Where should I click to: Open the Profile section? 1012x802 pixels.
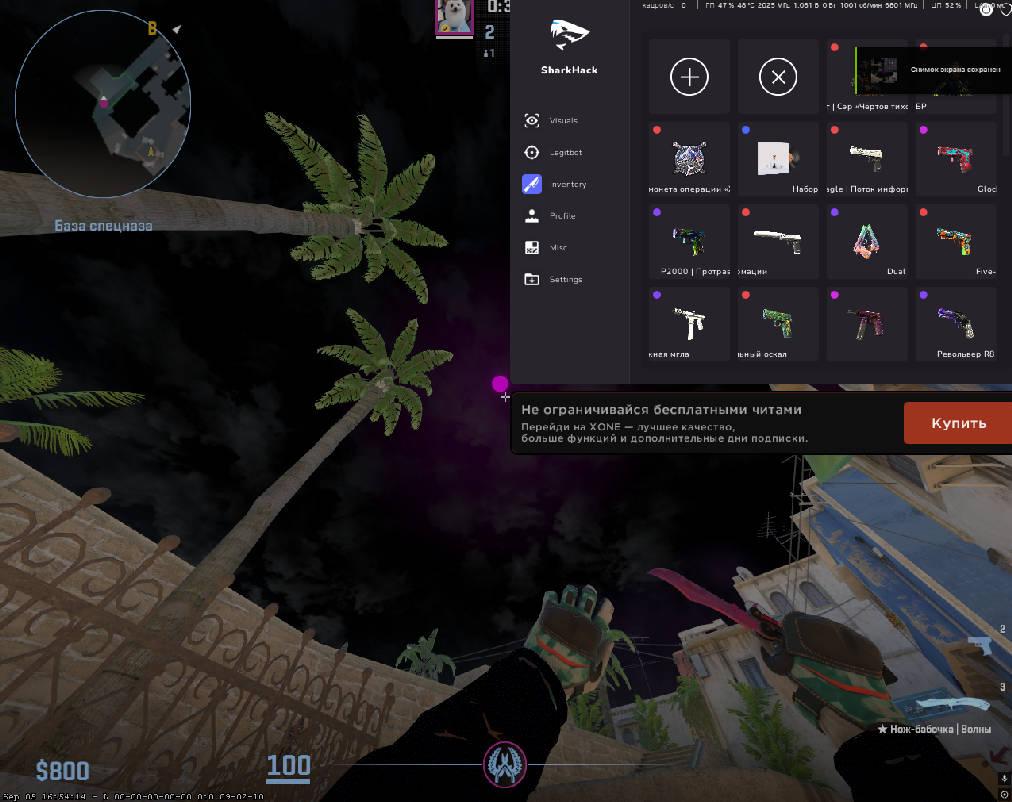click(x=562, y=216)
